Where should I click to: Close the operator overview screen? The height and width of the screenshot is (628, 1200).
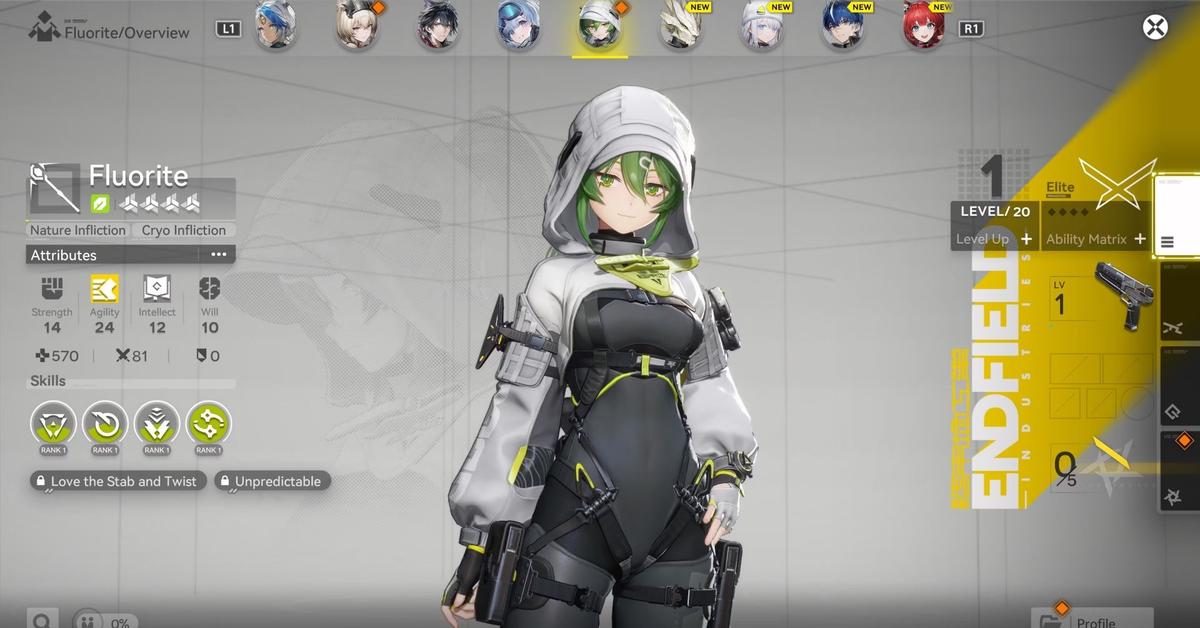point(1156,28)
